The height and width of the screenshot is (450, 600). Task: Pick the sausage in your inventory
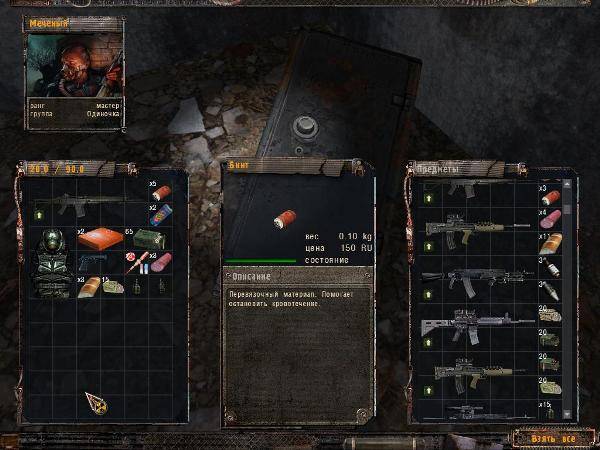(x=160, y=264)
